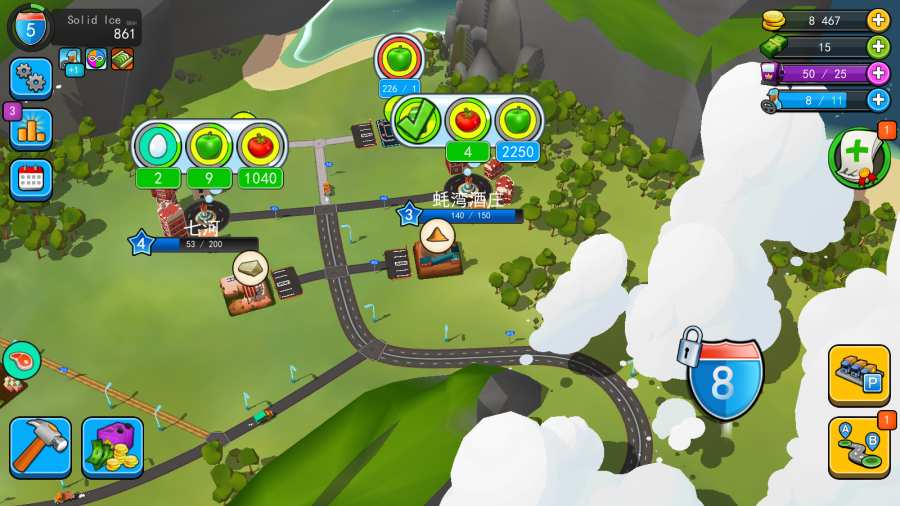900x506 pixels.
Task: Open the cash and coins shop
Action: [112, 447]
